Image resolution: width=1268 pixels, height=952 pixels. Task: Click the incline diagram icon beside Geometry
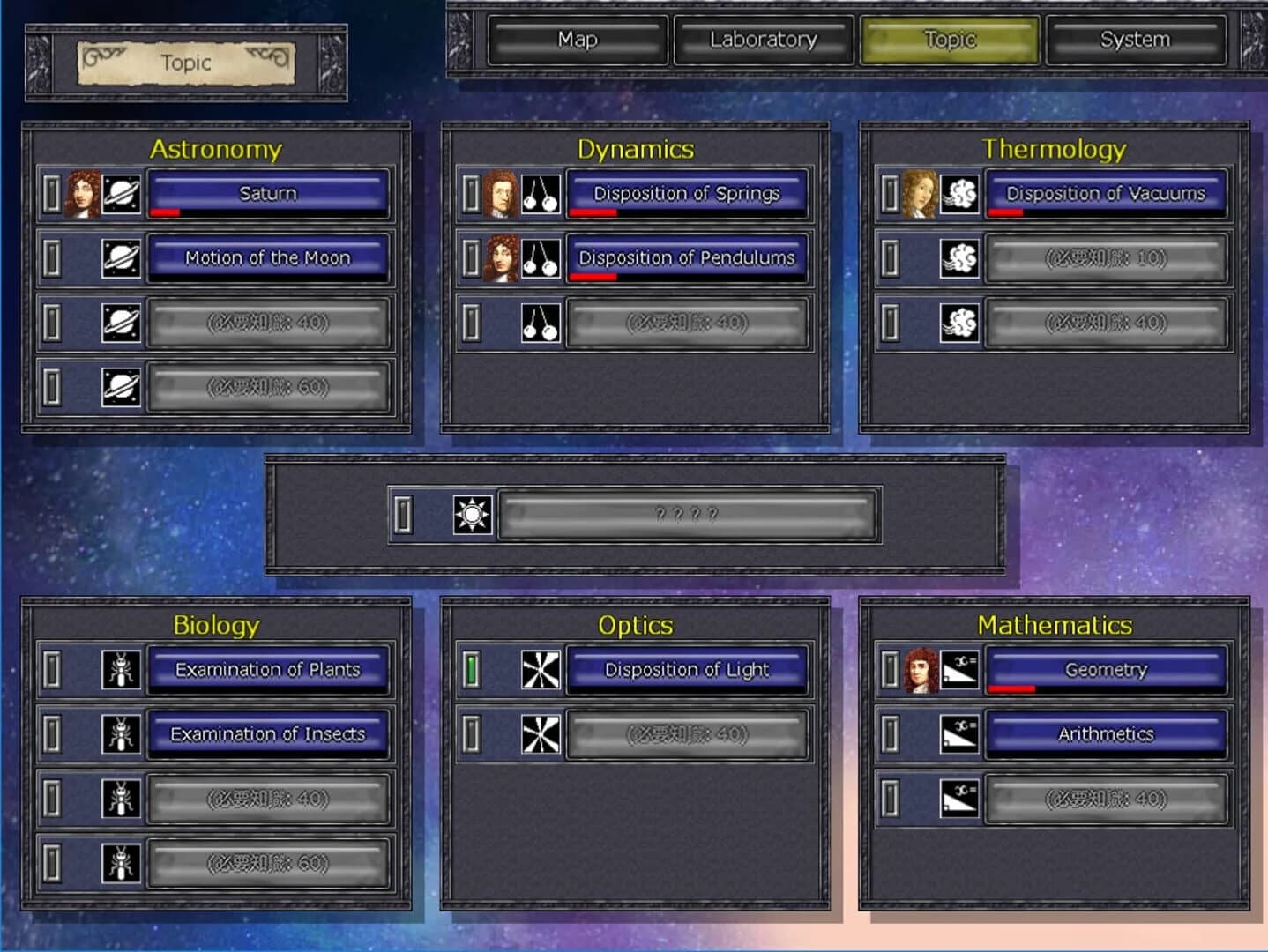[x=960, y=669]
